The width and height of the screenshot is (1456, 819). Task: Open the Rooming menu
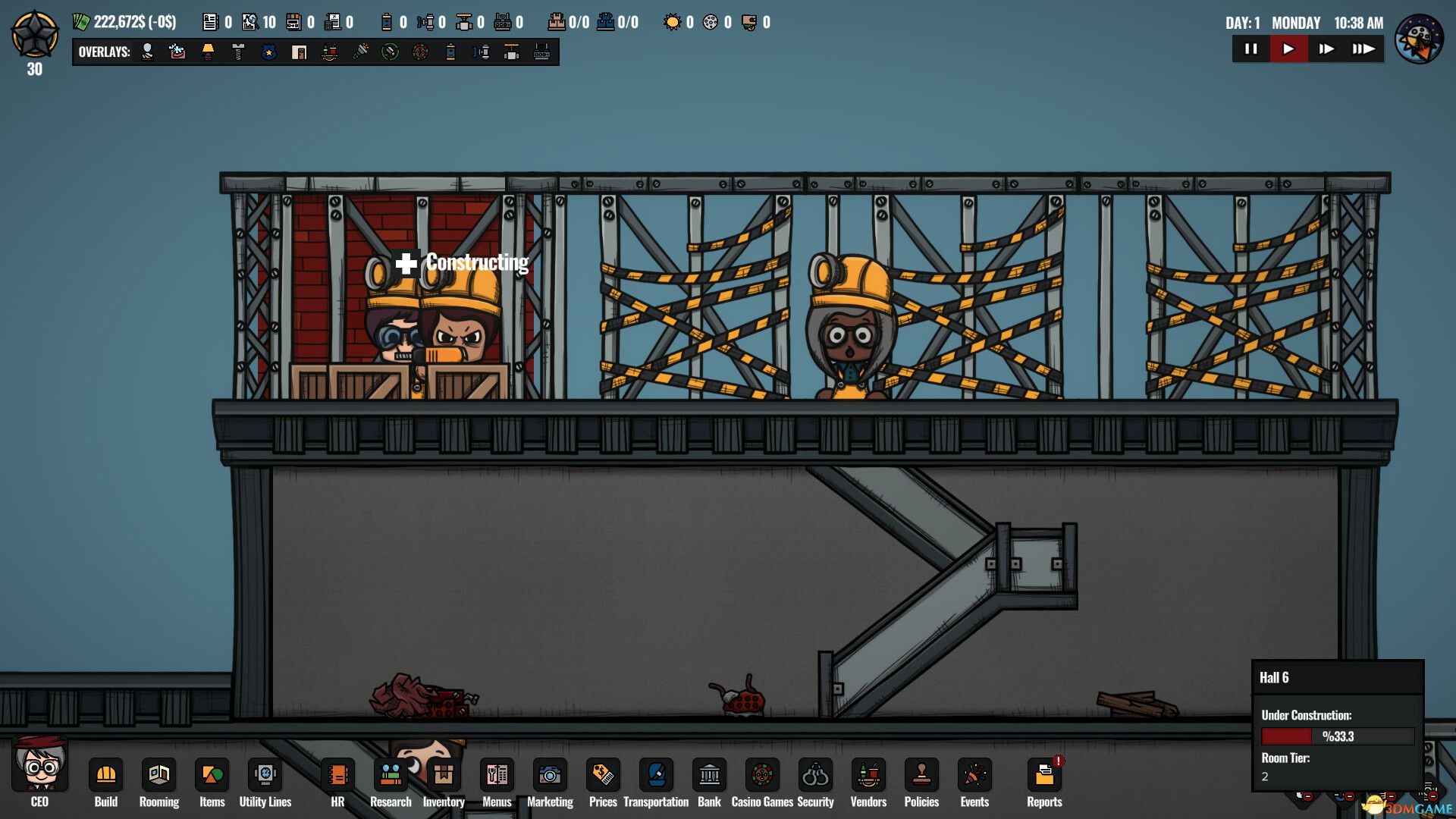point(158,776)
